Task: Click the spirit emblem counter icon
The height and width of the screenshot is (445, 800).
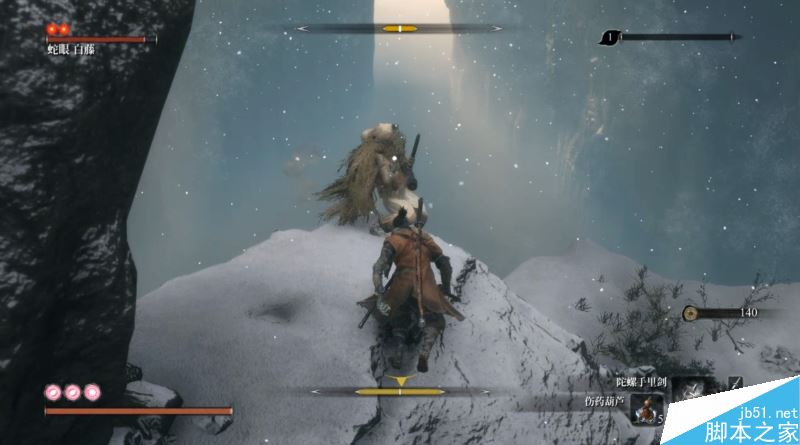Action: point(609,38)
